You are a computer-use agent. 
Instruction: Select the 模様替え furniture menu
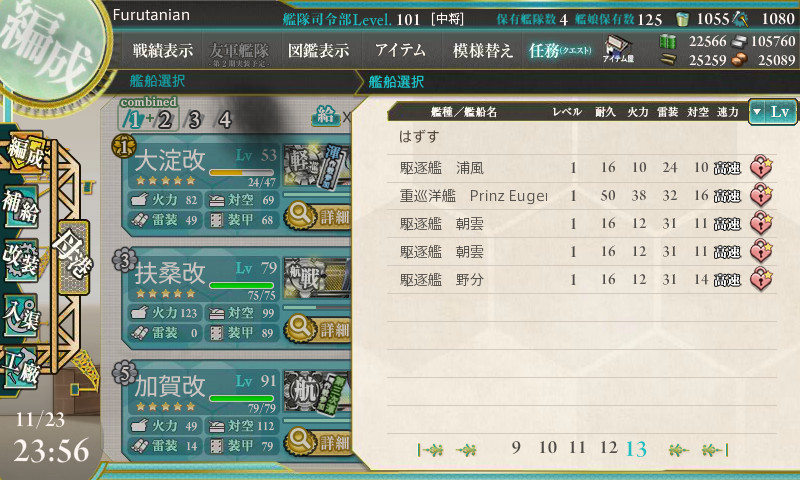click(x=483, y=49)
